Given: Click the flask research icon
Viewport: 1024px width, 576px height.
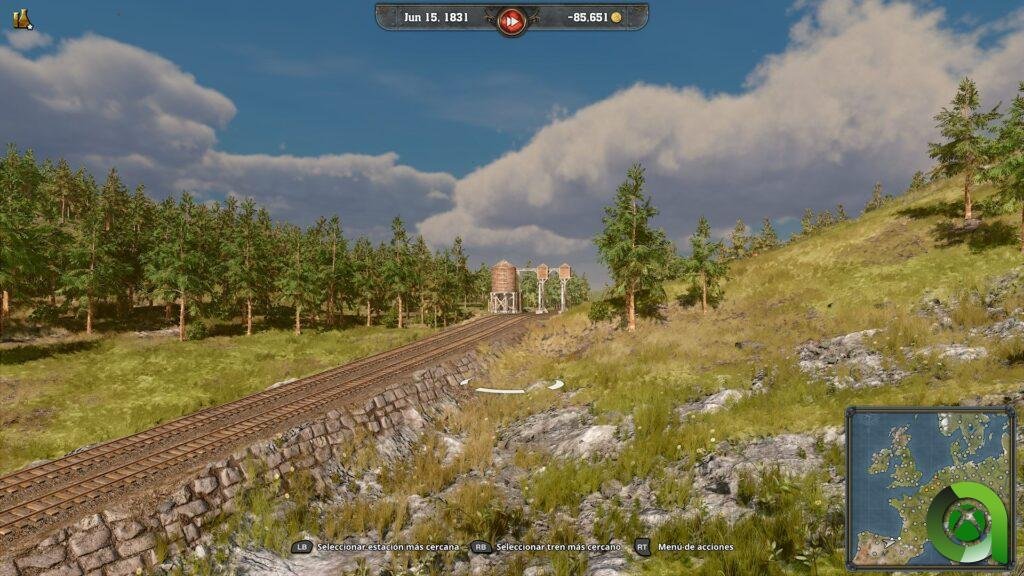Looking at the screenshot, I should pyautogui.click(x=21, y=18).
